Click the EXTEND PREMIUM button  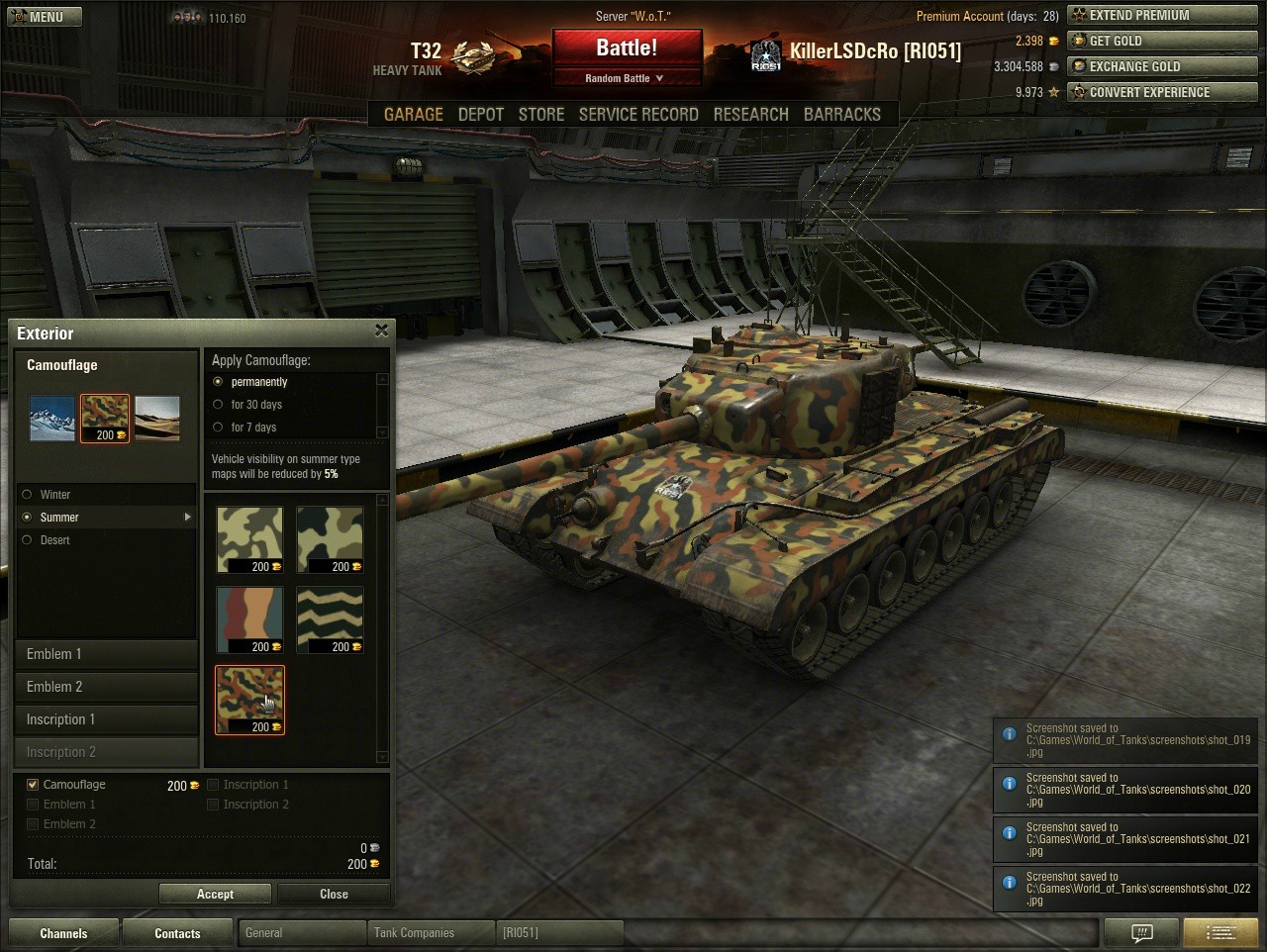(x=1162, y=16)
